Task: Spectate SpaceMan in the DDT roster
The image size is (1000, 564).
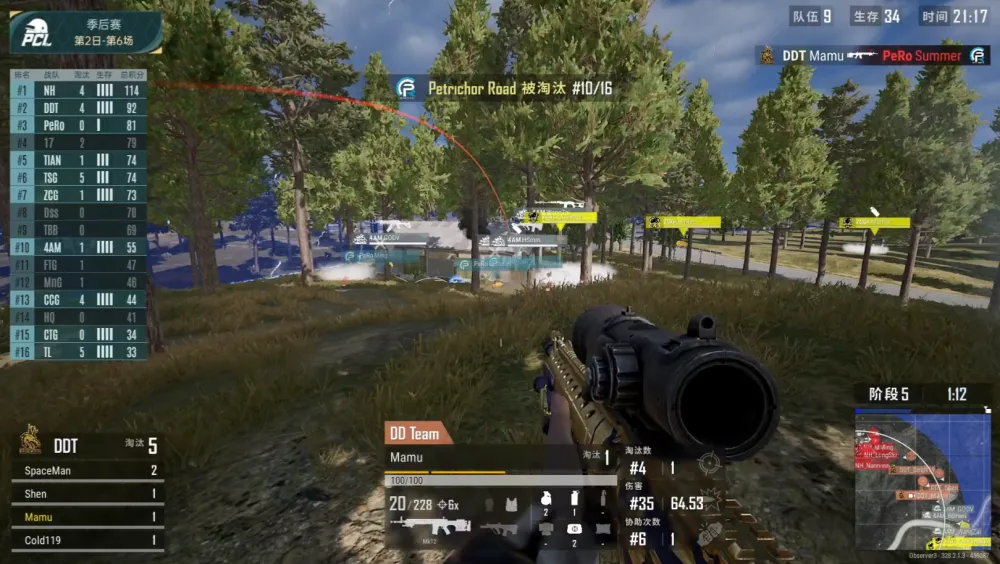Action: pos(85,470)
